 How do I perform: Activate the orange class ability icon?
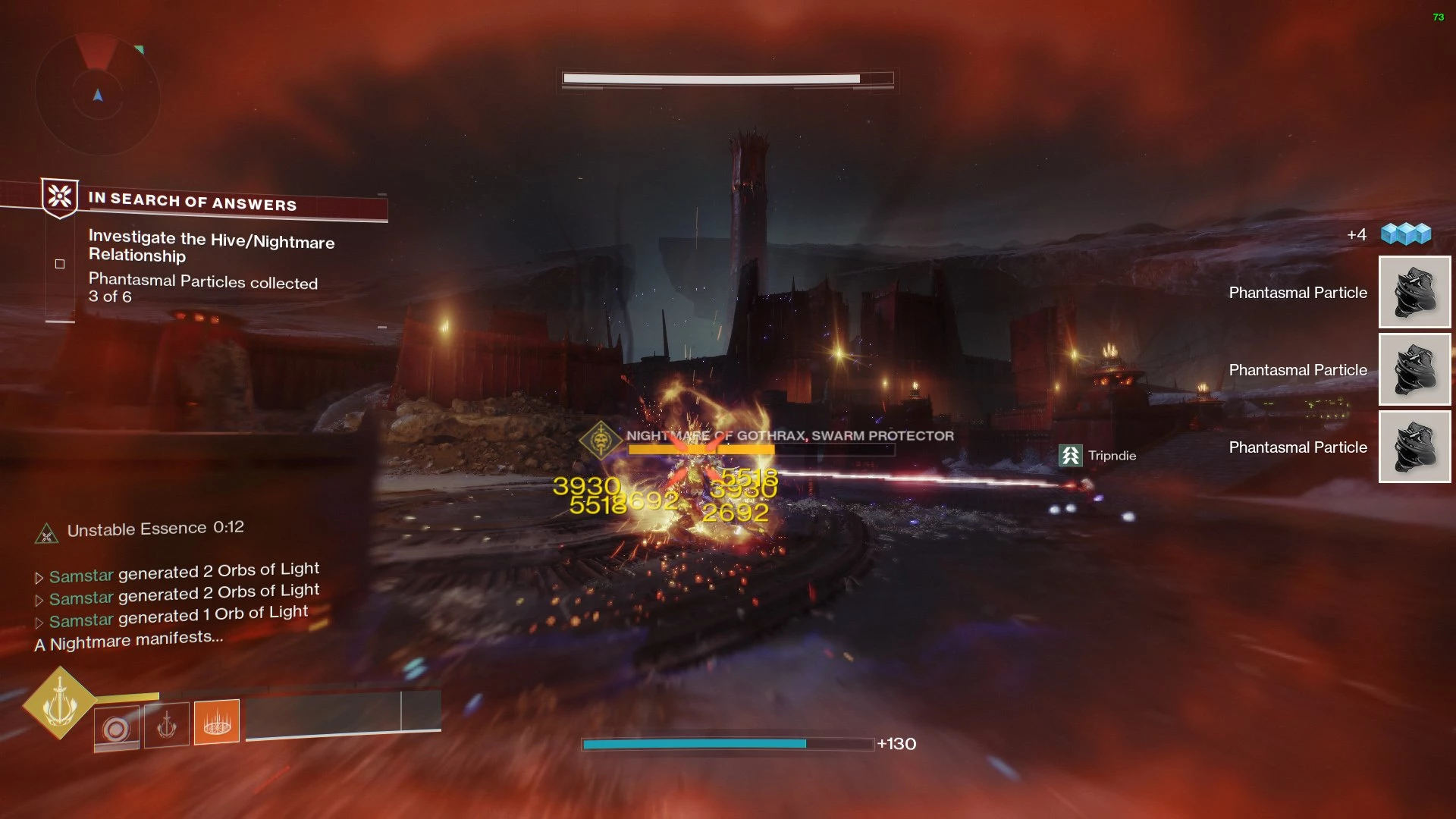click(217, 721)
